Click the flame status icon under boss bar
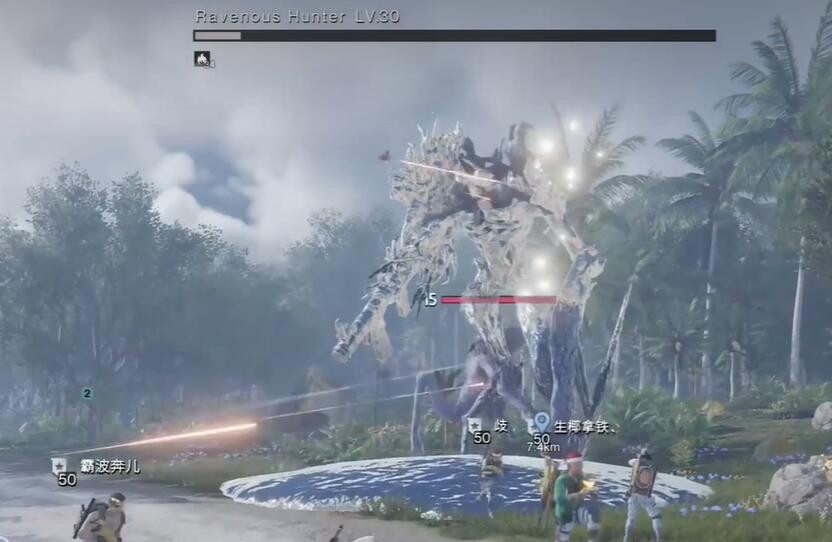 [x=202, y=59]
